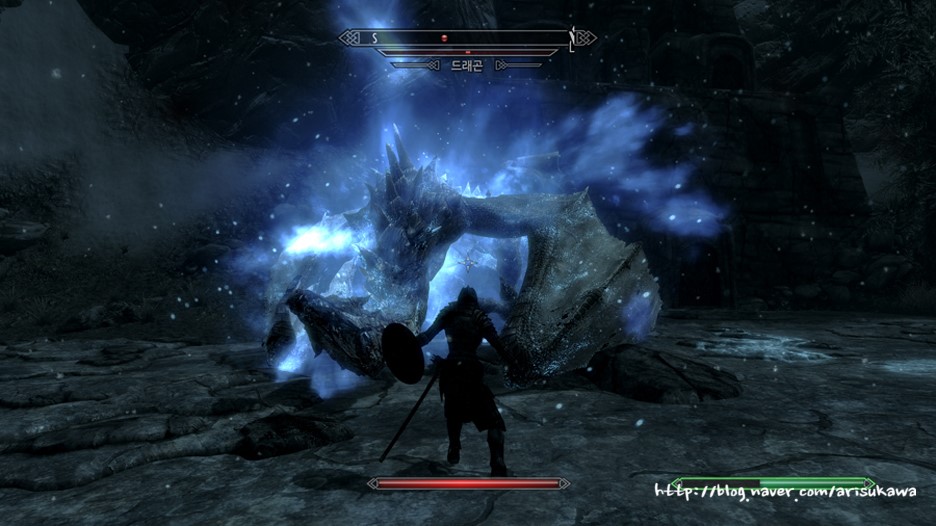Click the South "S" heading on the compass
This screenshot has height=526, width=936.
click(375, 38)
